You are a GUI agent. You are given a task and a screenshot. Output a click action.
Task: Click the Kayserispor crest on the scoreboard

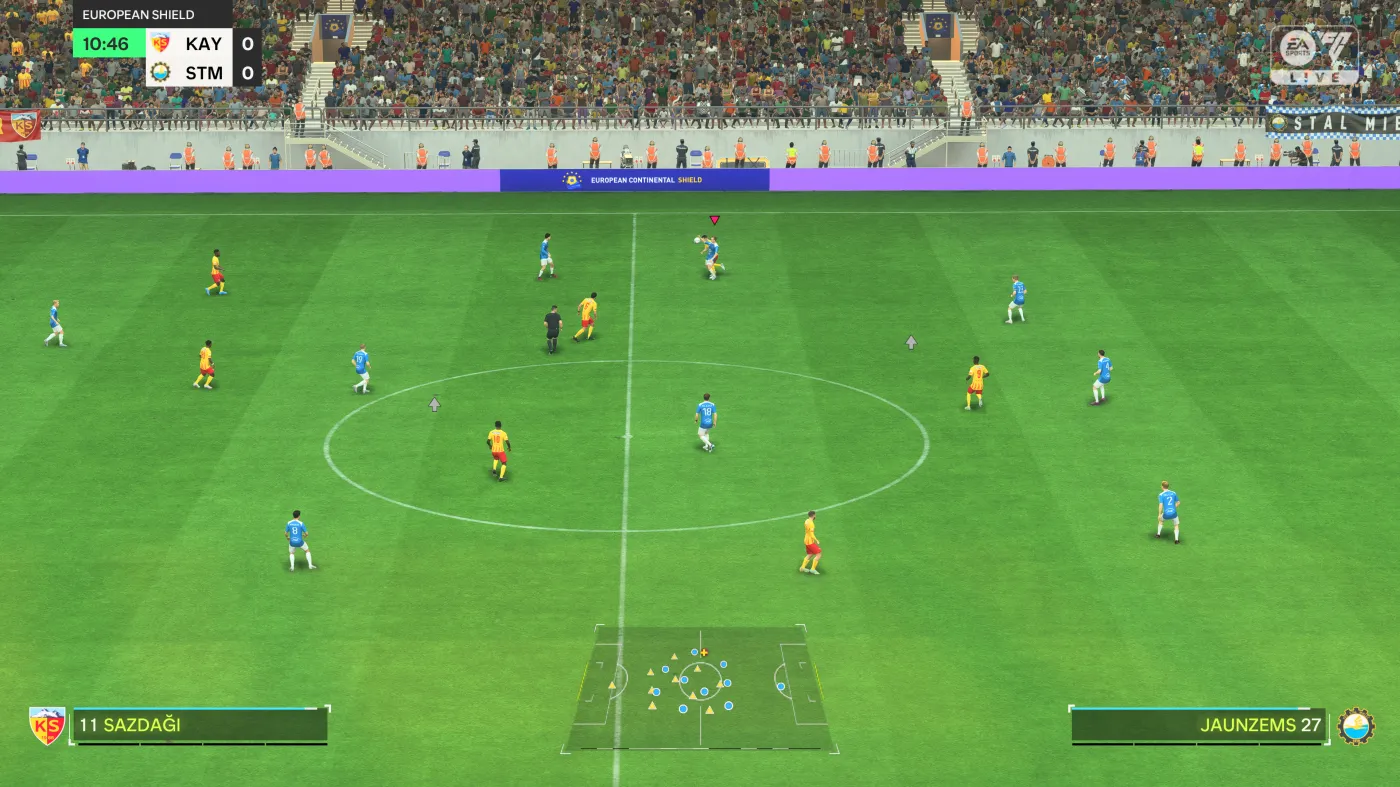[161, 44]
